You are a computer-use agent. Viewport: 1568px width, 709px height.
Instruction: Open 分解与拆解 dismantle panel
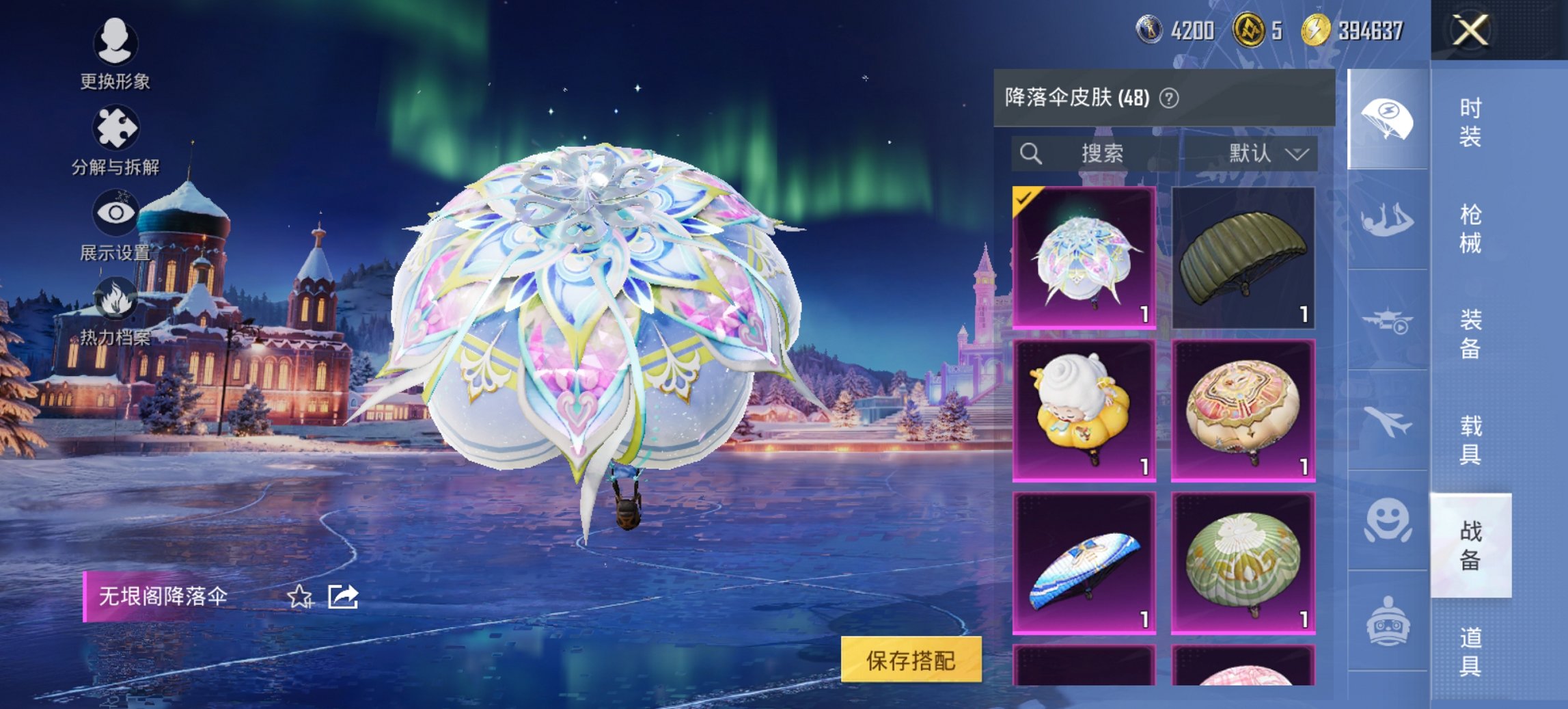point(116,127)
